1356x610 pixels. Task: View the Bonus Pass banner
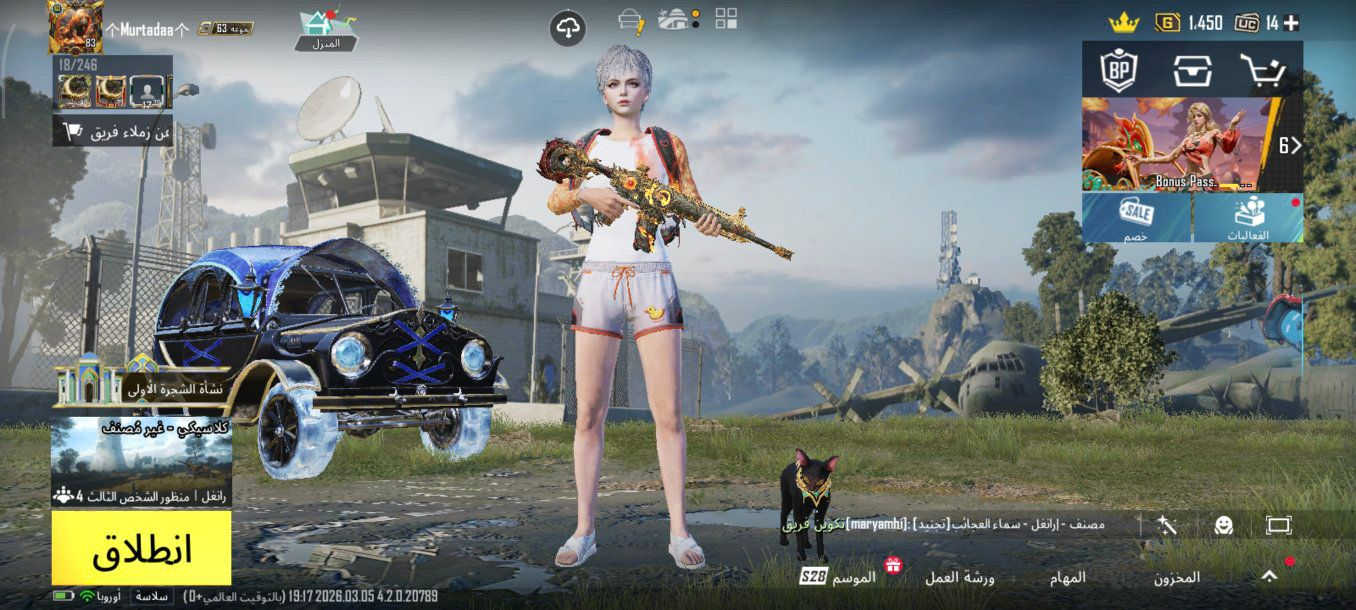(x=1178, y=144)
